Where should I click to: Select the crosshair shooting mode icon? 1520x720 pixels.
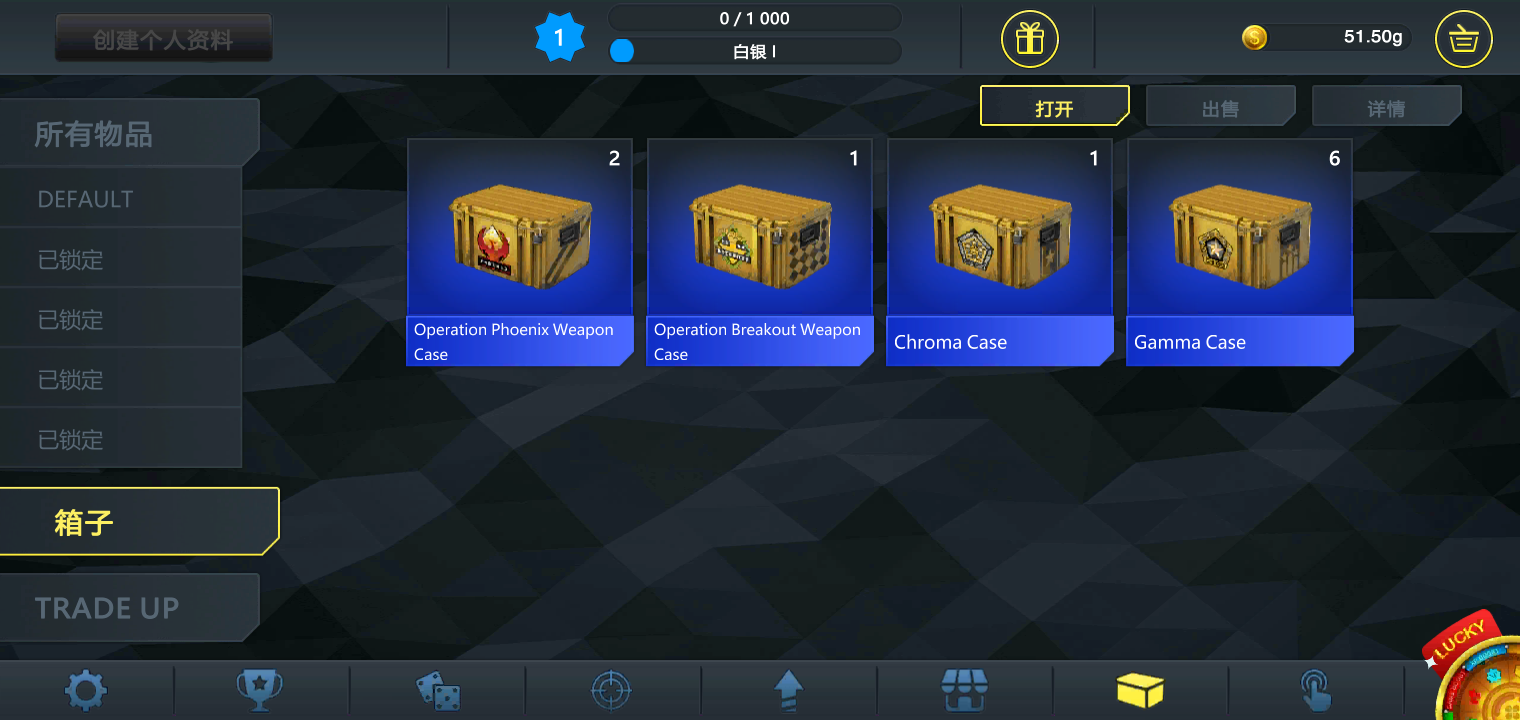tap(613, 690)
